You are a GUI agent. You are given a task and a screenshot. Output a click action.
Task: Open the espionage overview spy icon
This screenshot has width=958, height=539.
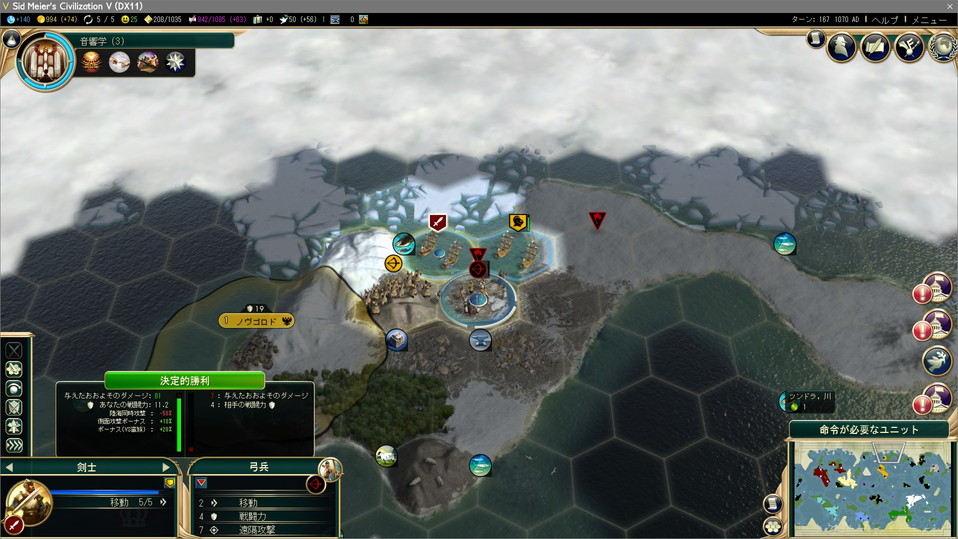(843, 46)
